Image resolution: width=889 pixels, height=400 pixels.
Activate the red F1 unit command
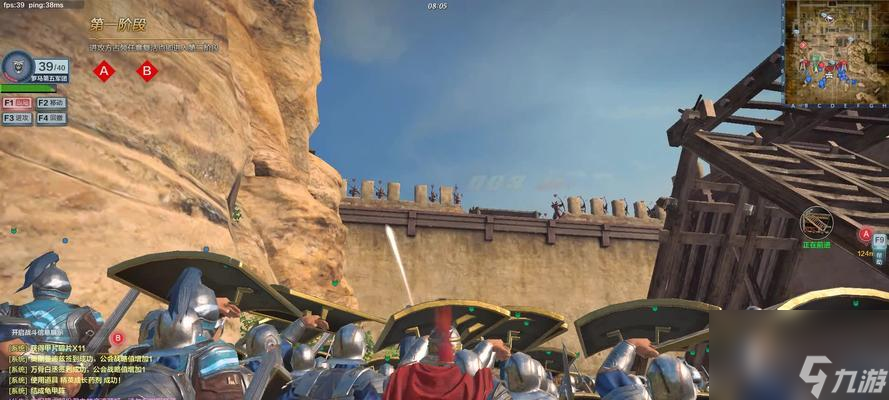(17, 103)
